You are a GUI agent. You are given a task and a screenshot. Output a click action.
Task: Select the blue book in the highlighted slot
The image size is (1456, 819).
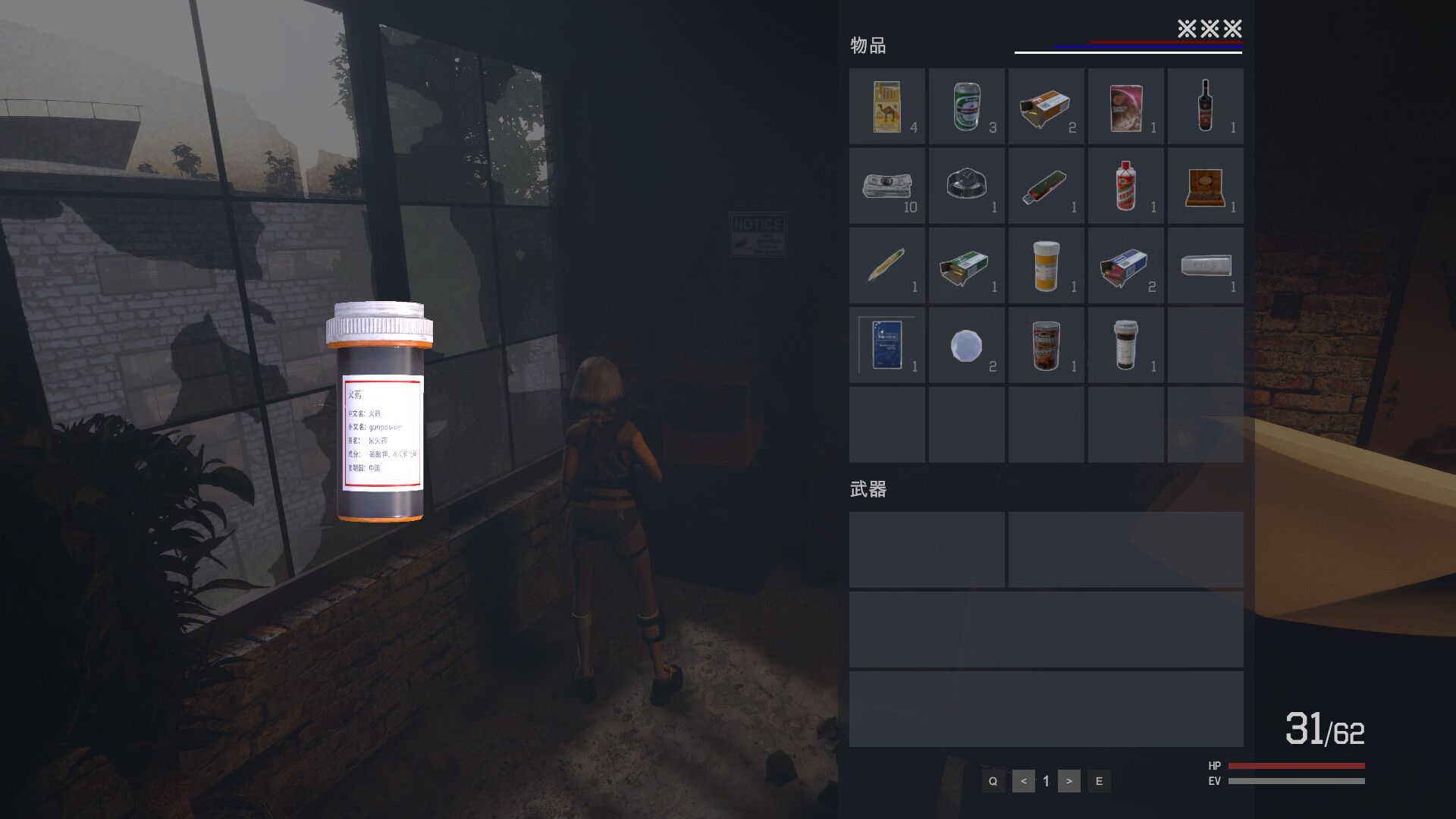[887, 345]
